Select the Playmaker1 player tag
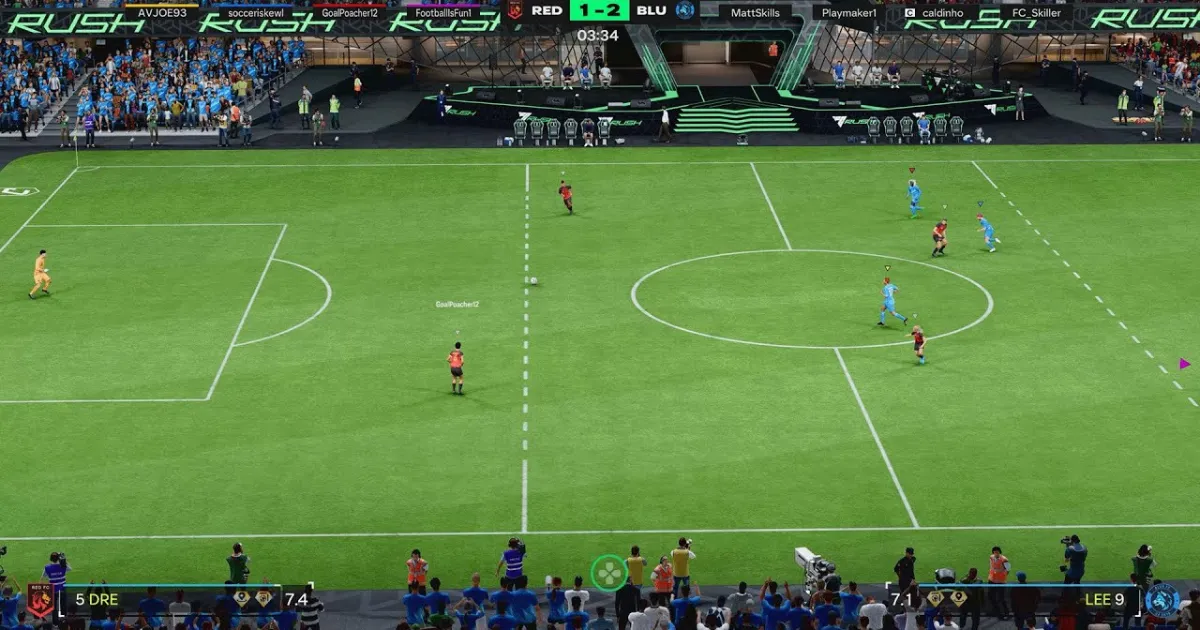 click(850, 12)
